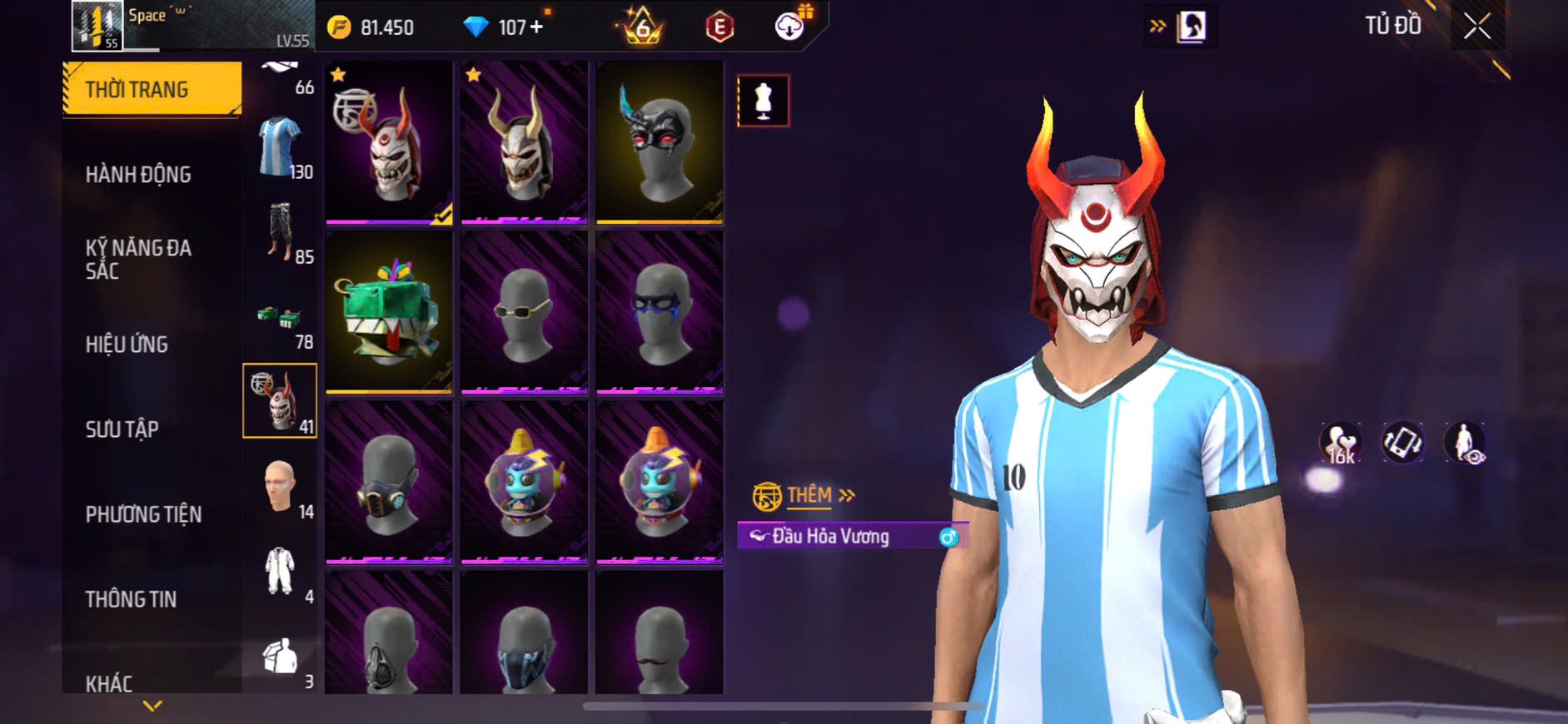The height and width of the screenshot is (724, 1568).
Task: Choose the black pants category
Action: [280, 232]
